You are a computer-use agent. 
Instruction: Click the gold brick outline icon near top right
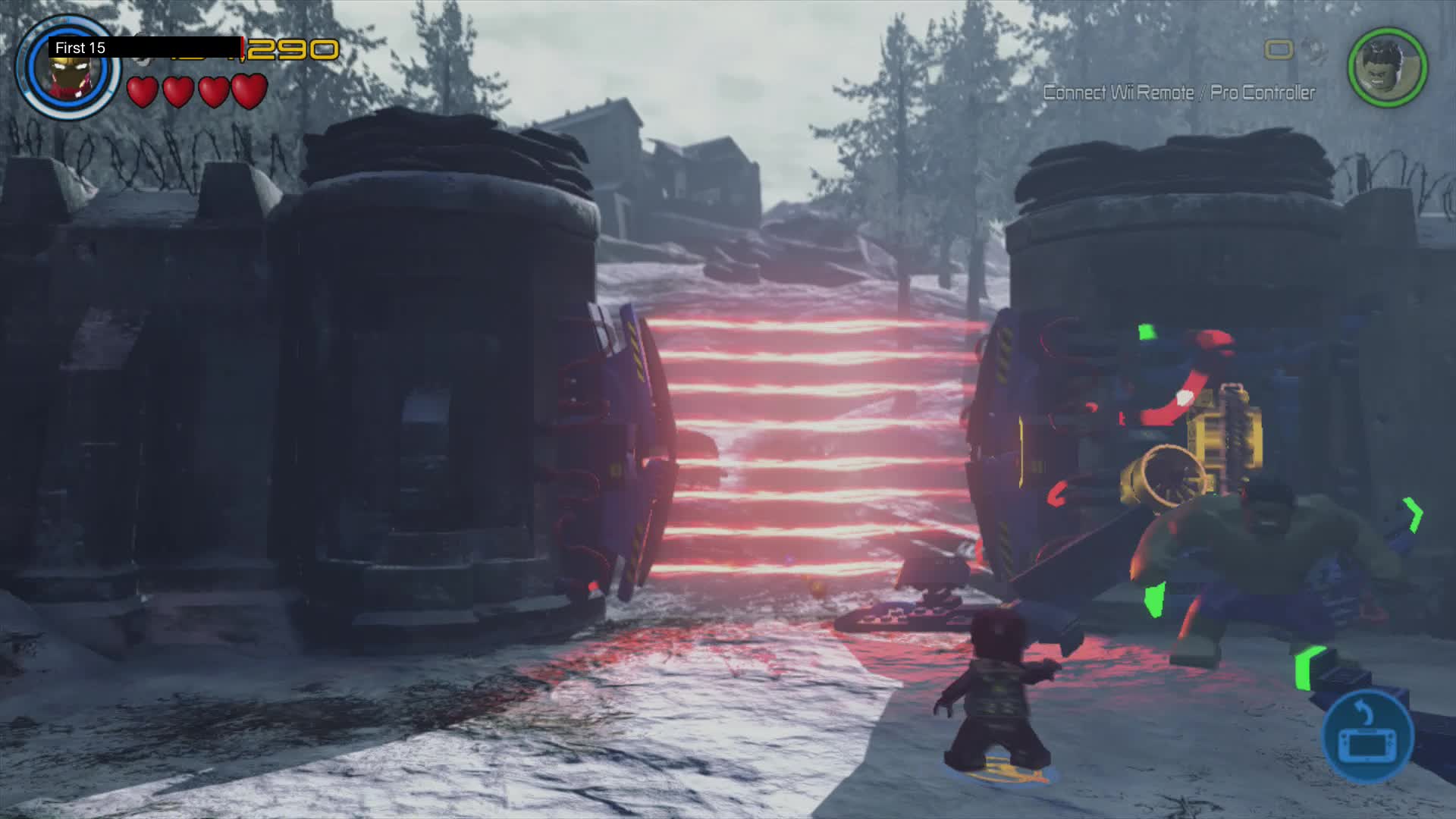[x=1280, y=49]
